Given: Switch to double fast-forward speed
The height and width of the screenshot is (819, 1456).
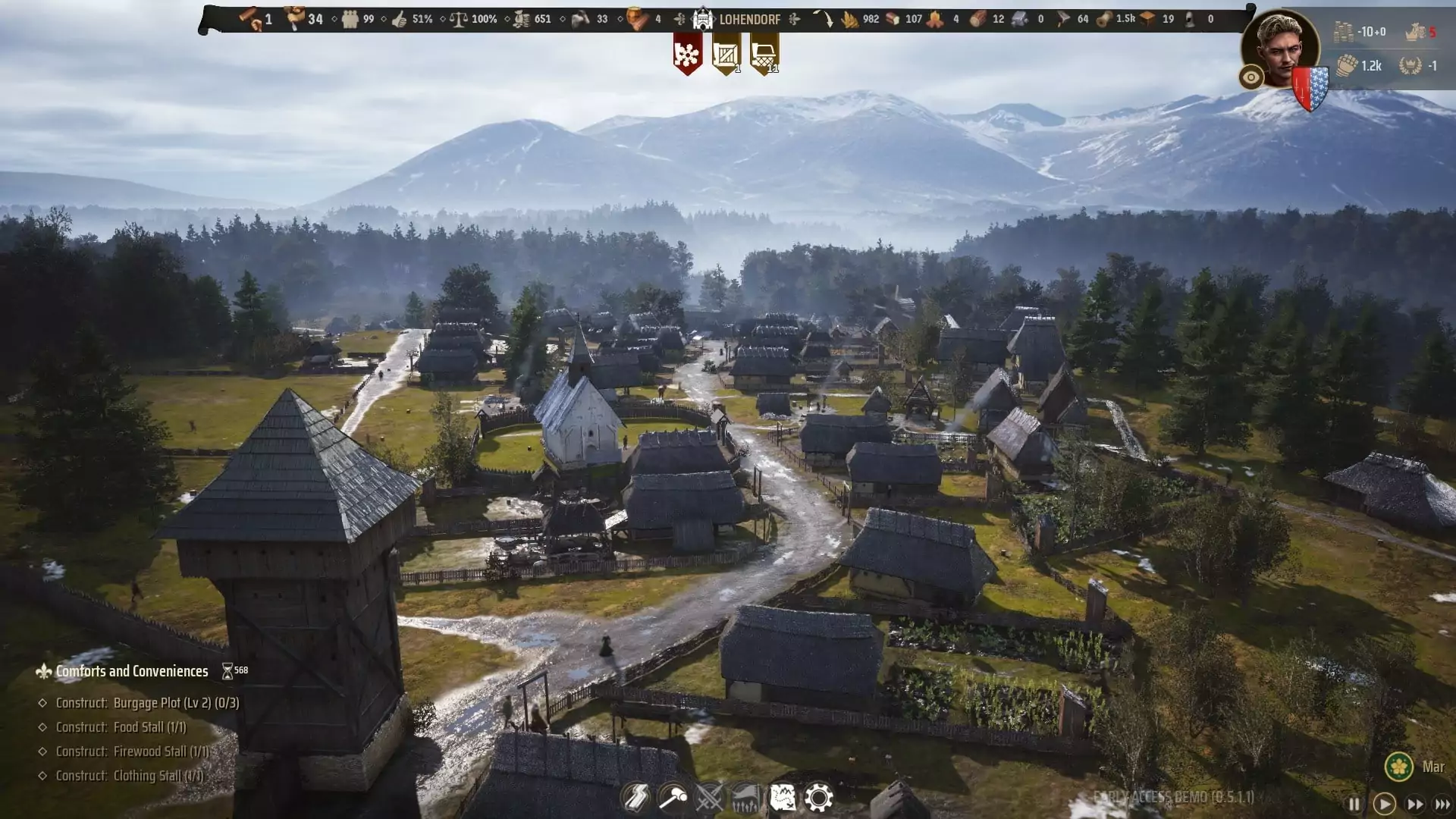Looking at the screenshot, I should tap(1415, 804).
